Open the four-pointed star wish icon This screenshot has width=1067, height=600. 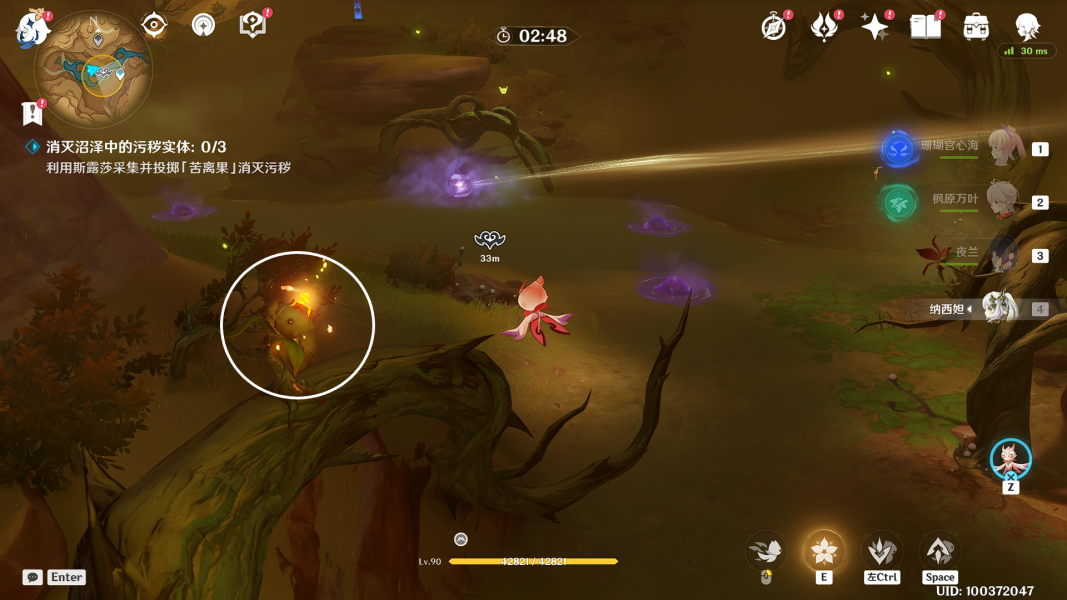coord(875,27)
